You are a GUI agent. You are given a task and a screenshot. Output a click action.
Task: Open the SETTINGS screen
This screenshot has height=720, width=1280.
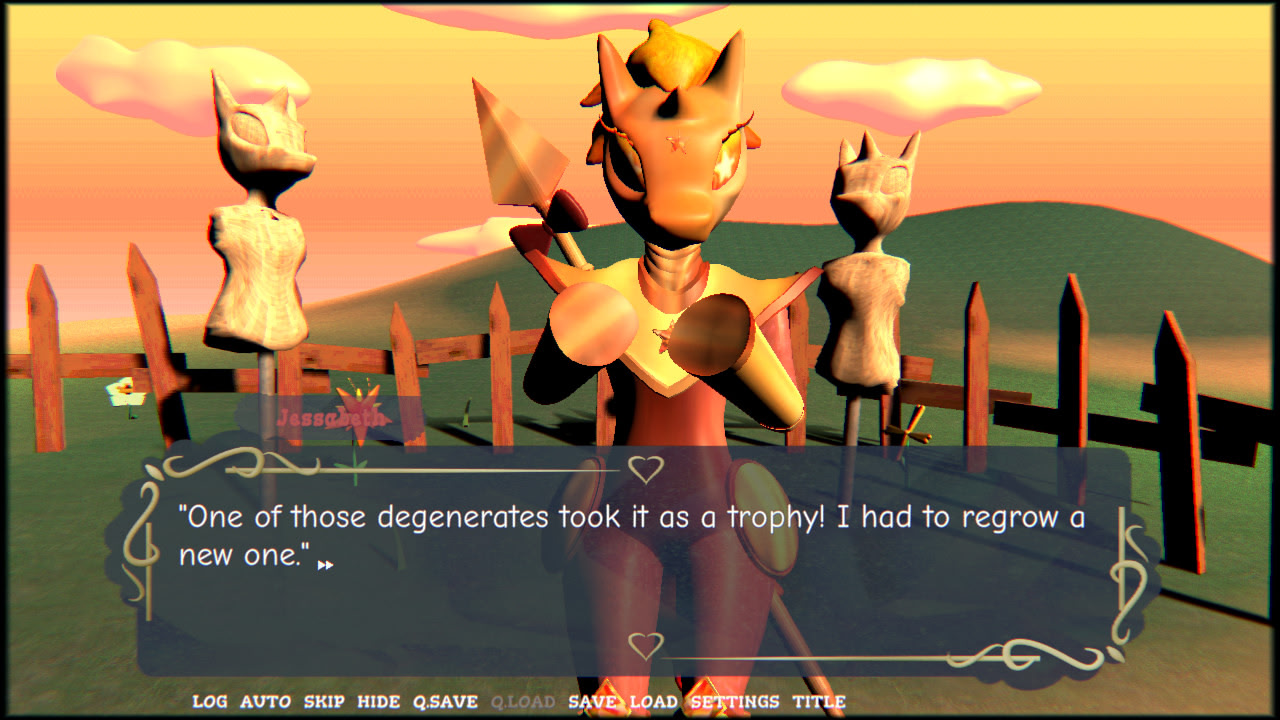[x=735, y=702]
